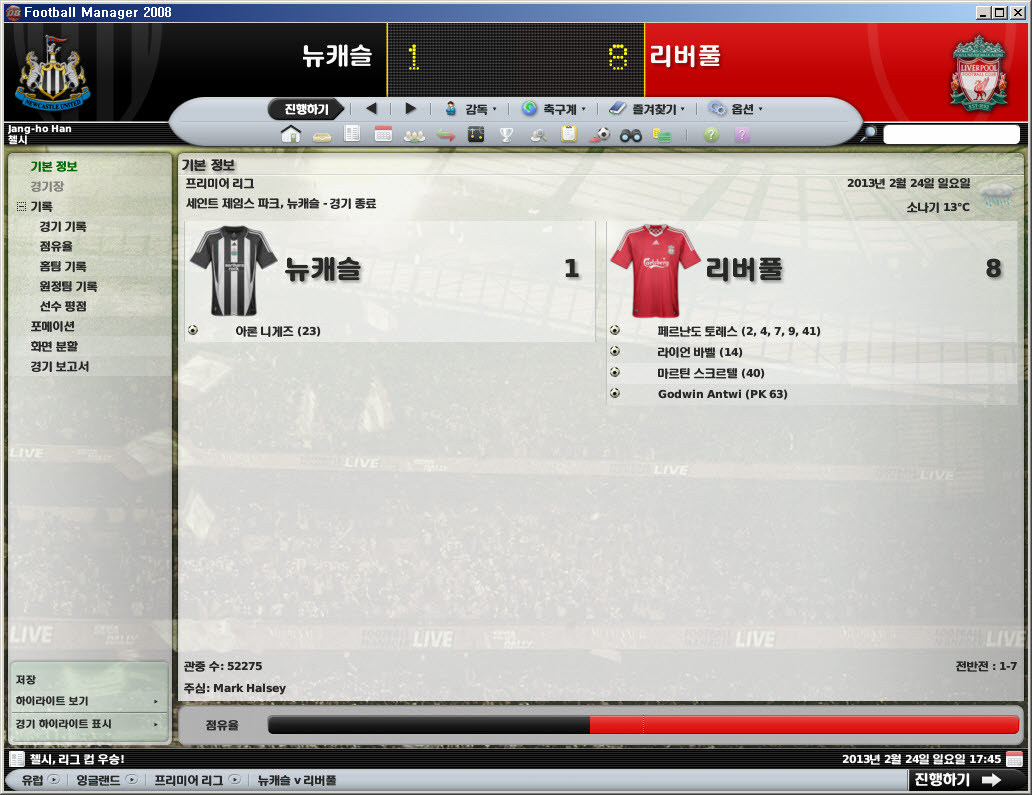
Task: Click the 진행하기 continue button in top toolbar
Action: pos(306,109)
